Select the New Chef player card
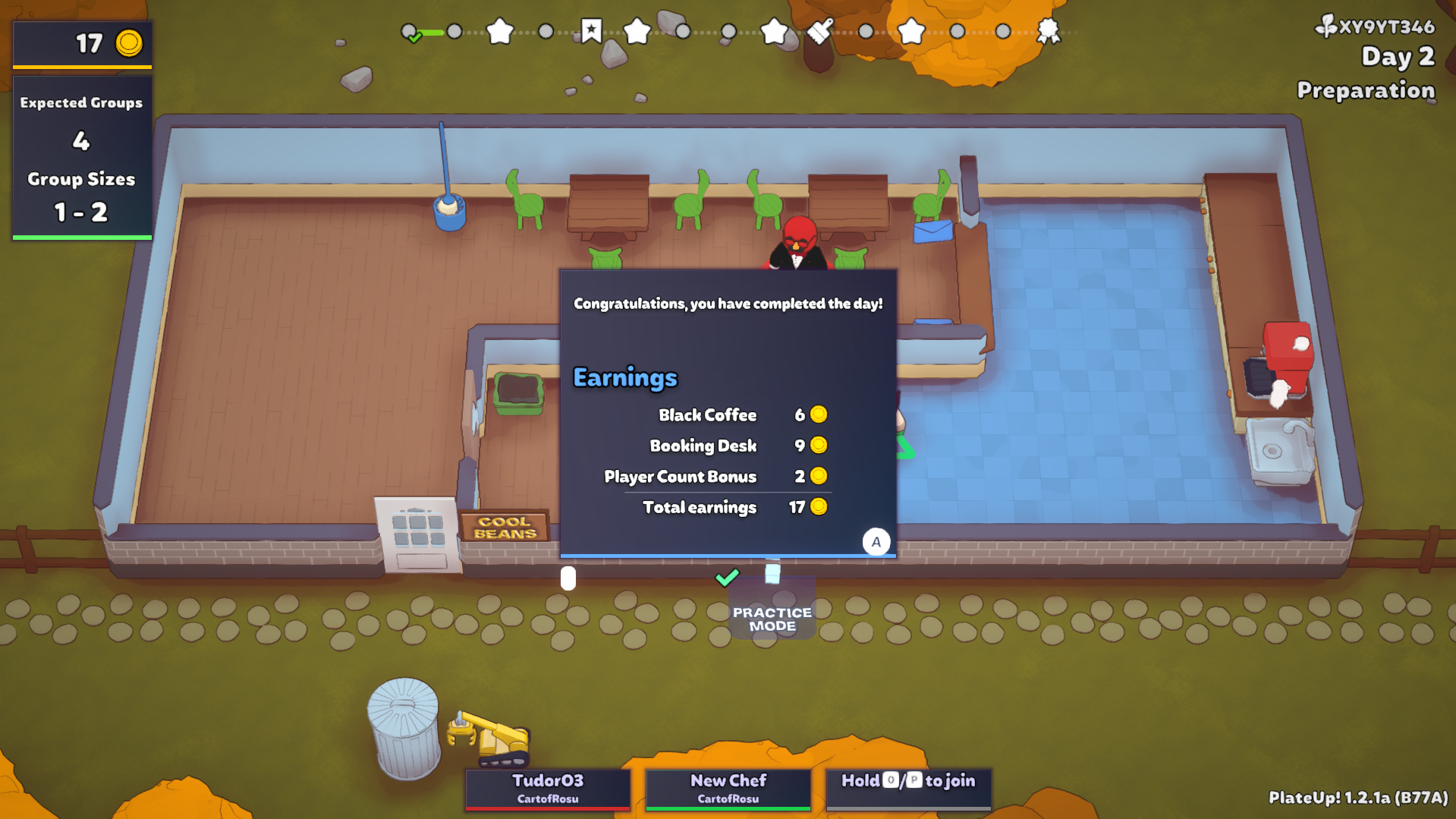The height and width of the screenshot is (819, 1456). 728,788
